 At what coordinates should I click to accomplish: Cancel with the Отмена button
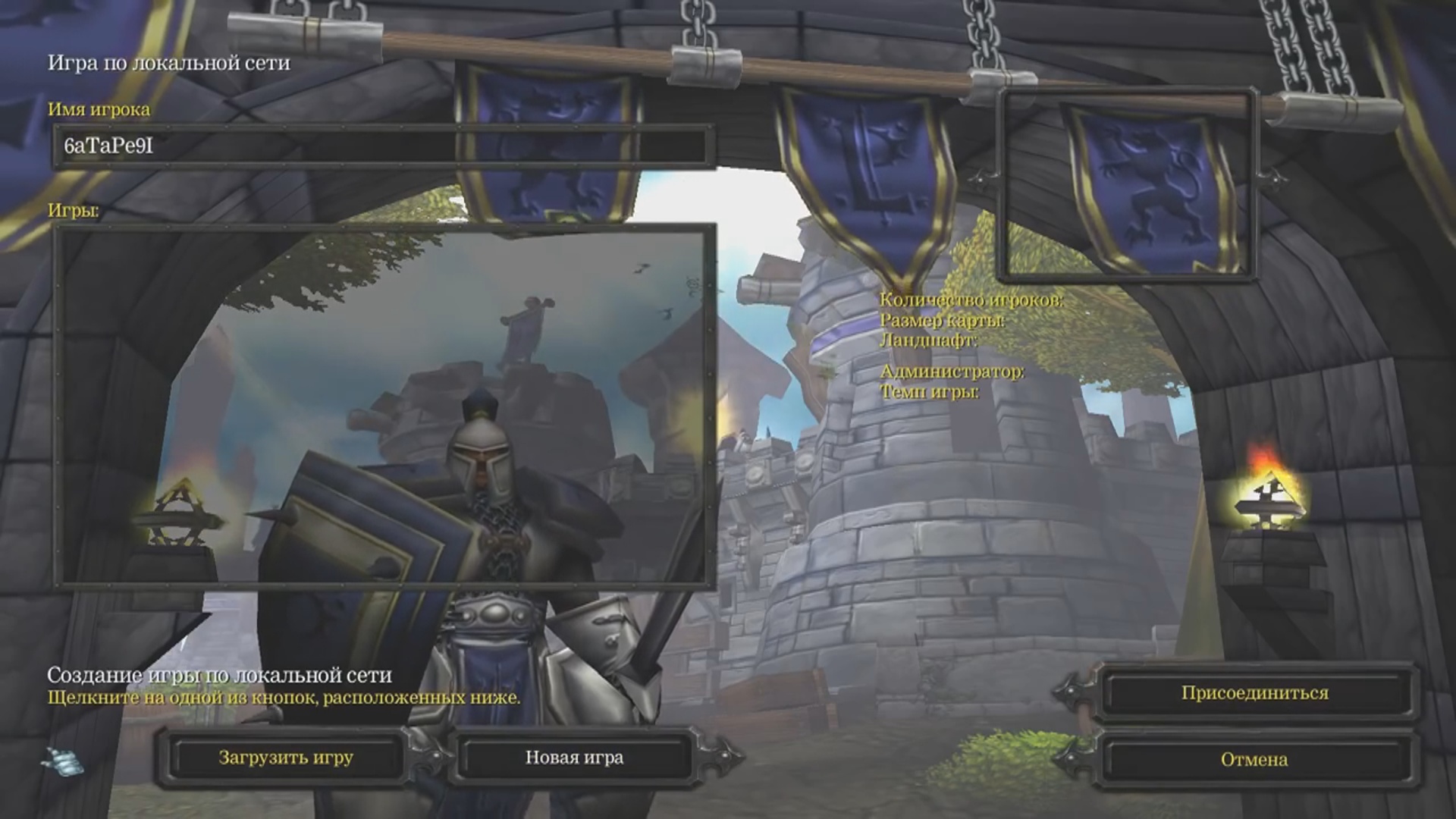pyautogui.click(x=1254, y=759)
